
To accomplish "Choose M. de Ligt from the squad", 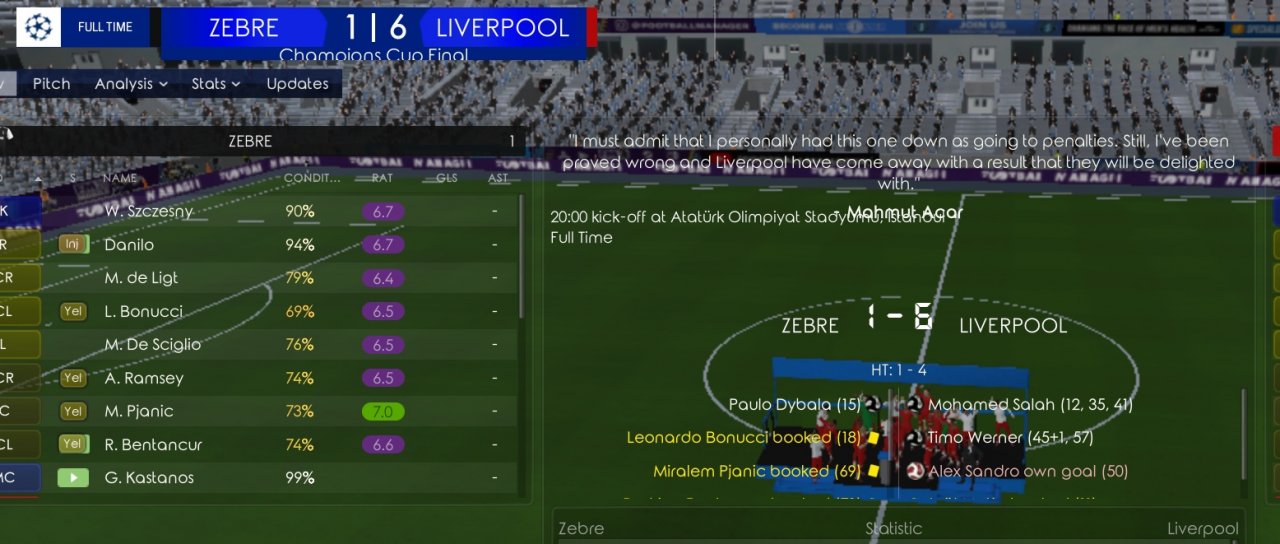I will click(x=141, y=278).
